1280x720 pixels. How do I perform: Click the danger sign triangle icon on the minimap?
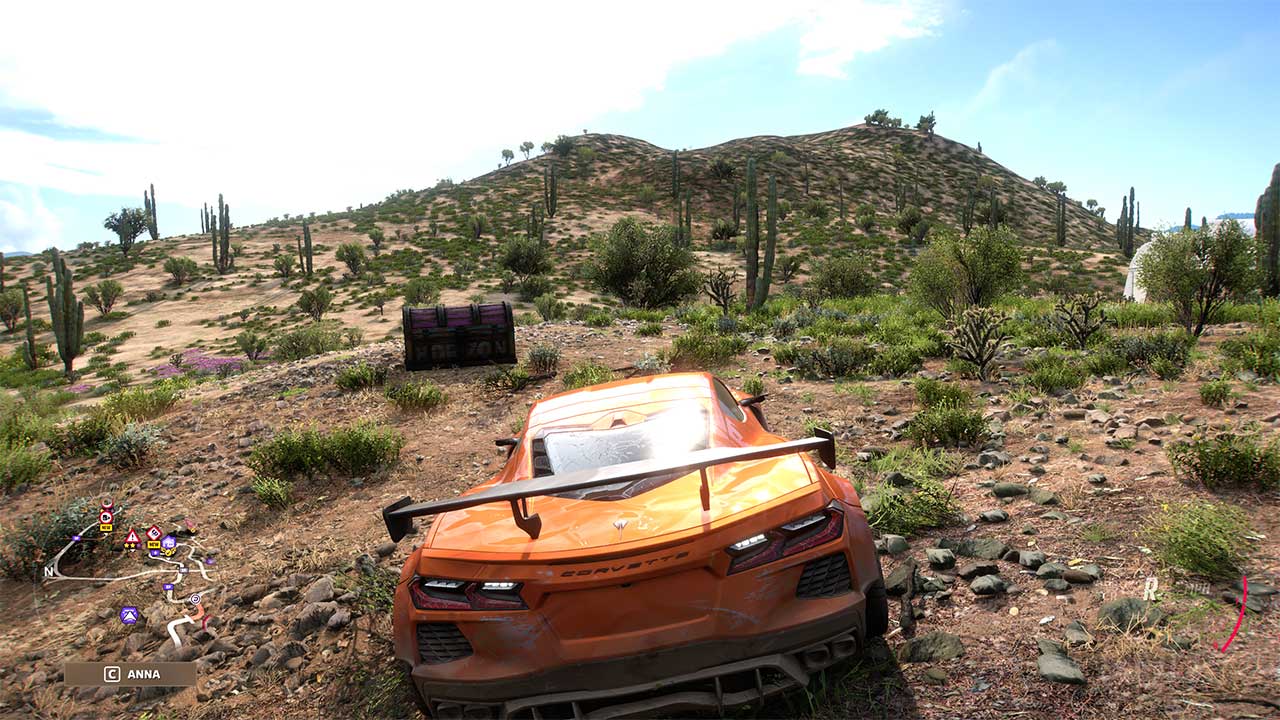(x=132, y=536)
